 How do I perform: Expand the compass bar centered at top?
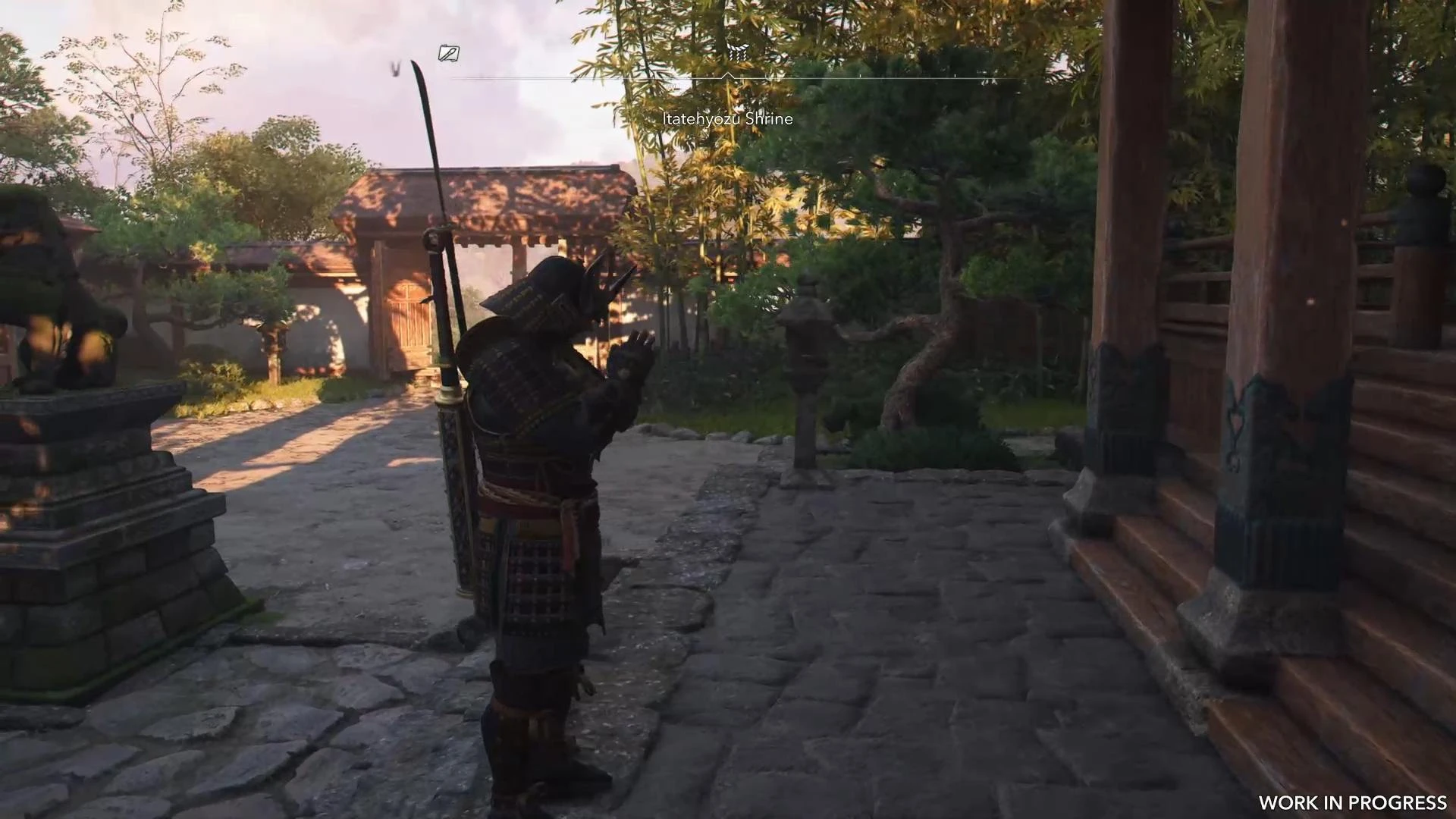(728, 76)
